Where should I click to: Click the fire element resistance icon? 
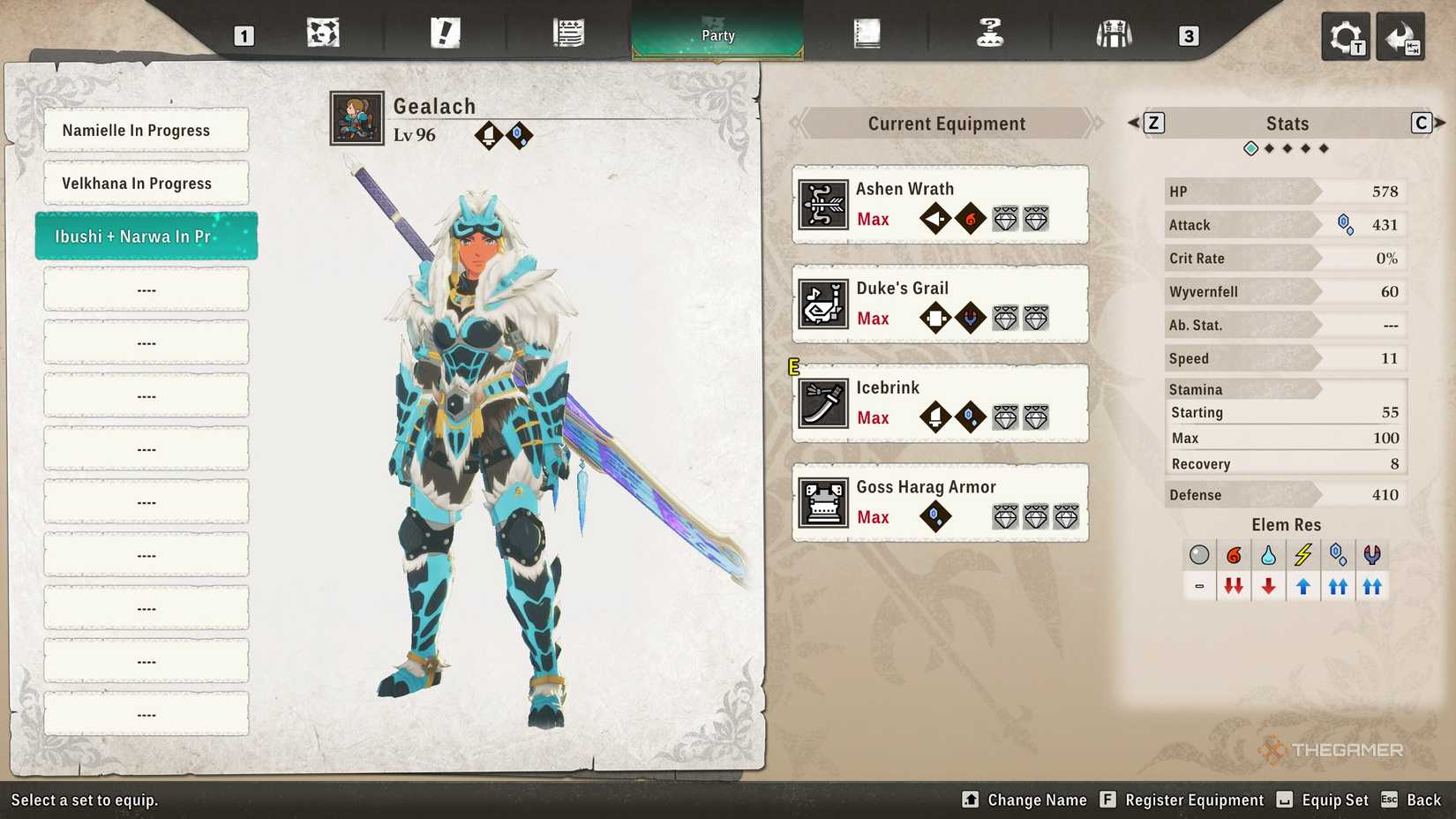point(1233,554)
